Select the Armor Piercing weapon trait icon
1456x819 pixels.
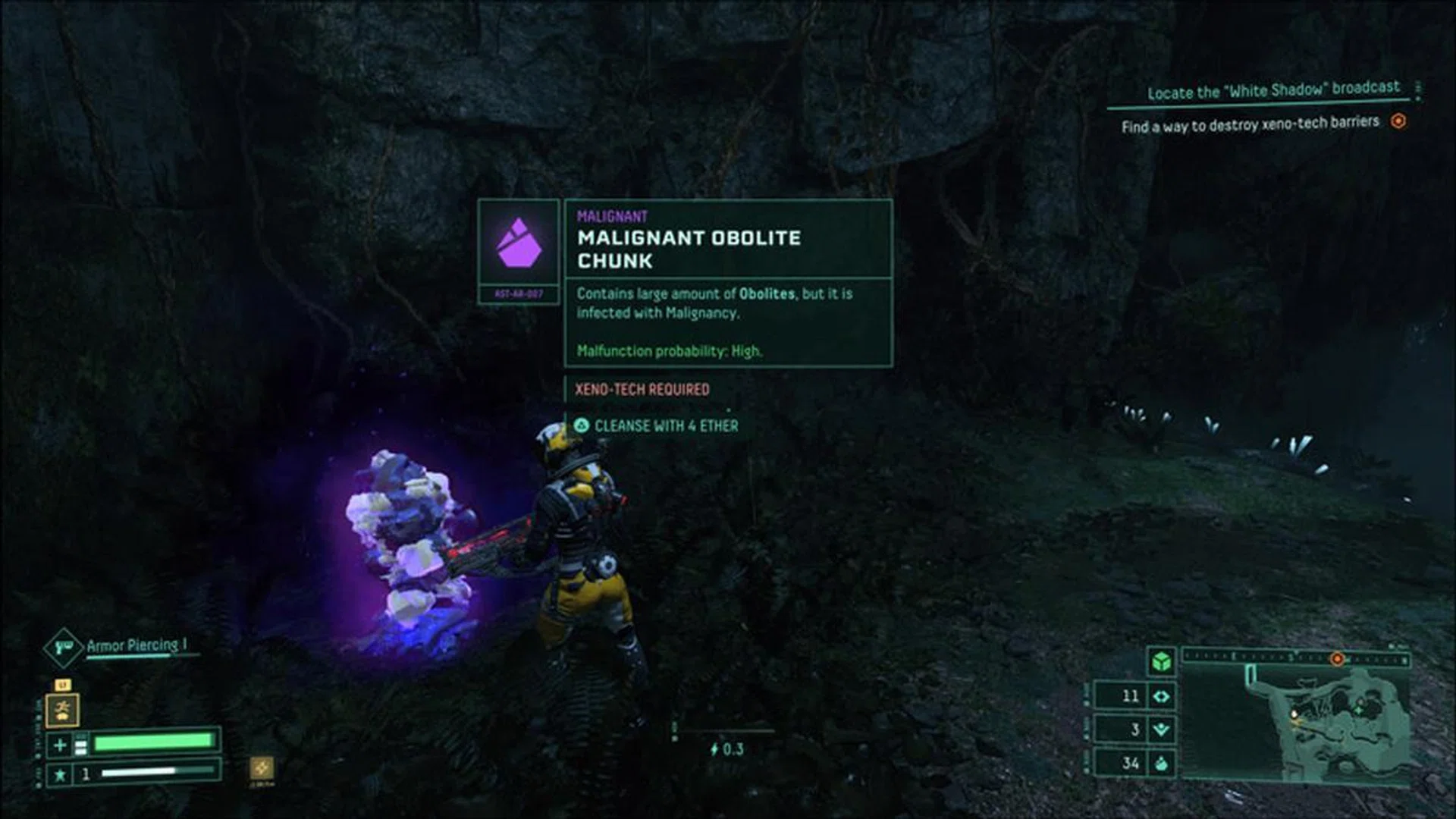(64, 648)
